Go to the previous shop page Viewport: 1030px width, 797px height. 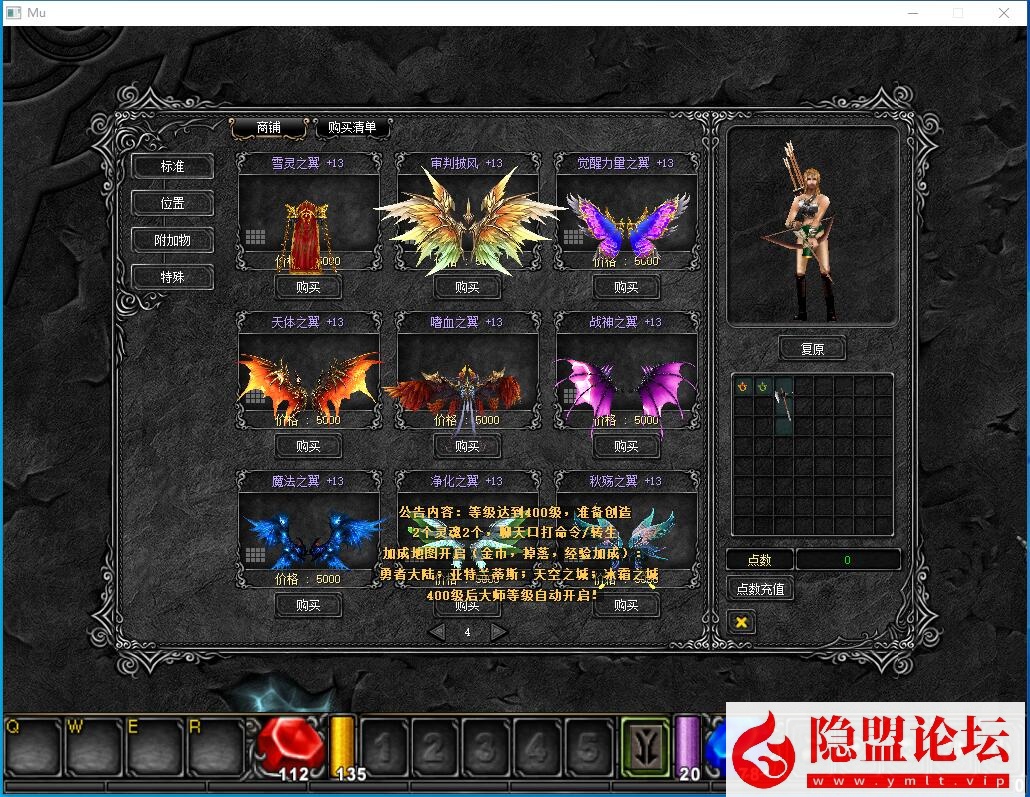coord(437,632)
